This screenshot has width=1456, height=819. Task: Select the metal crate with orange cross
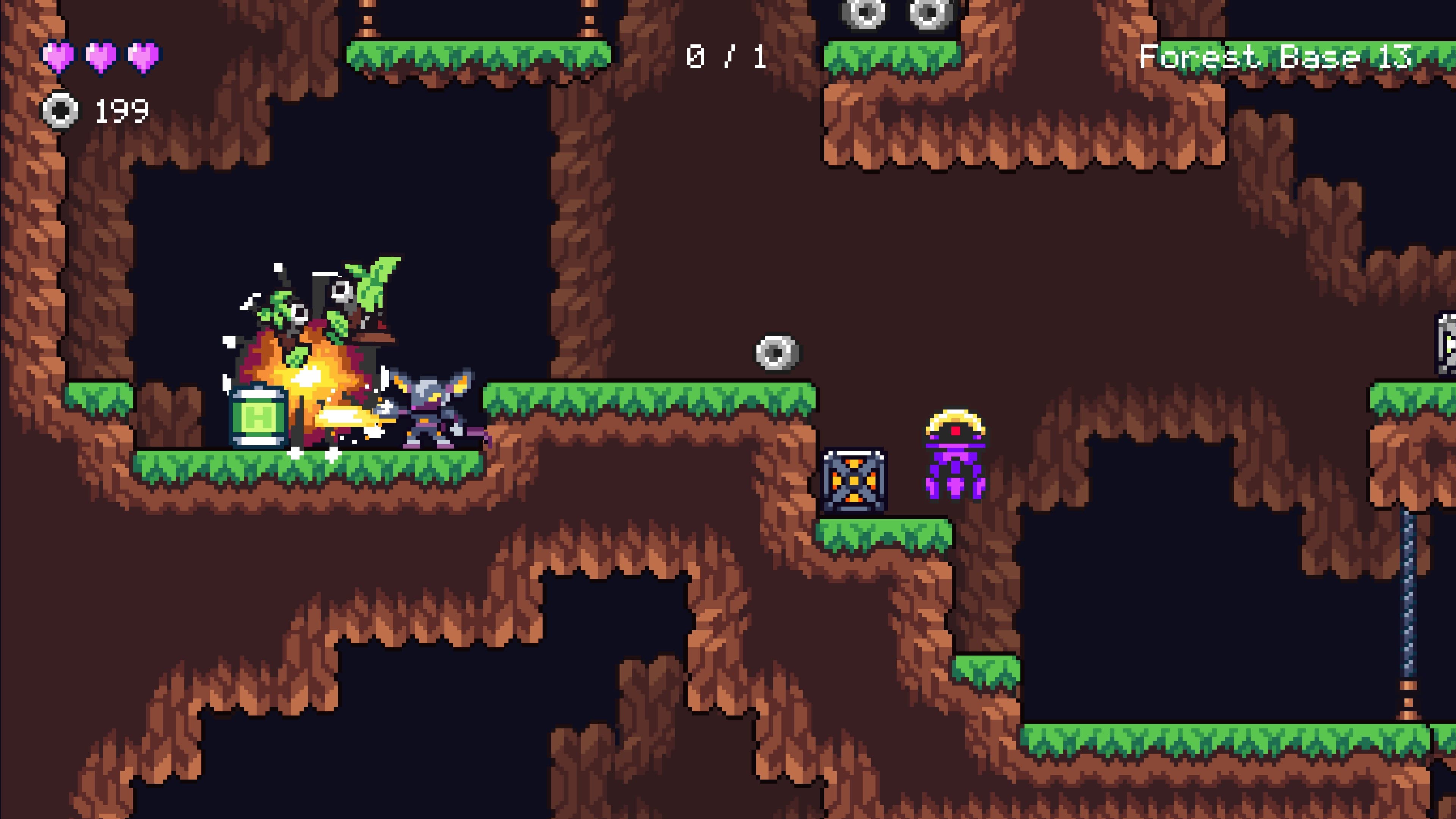tap(855, 481)
